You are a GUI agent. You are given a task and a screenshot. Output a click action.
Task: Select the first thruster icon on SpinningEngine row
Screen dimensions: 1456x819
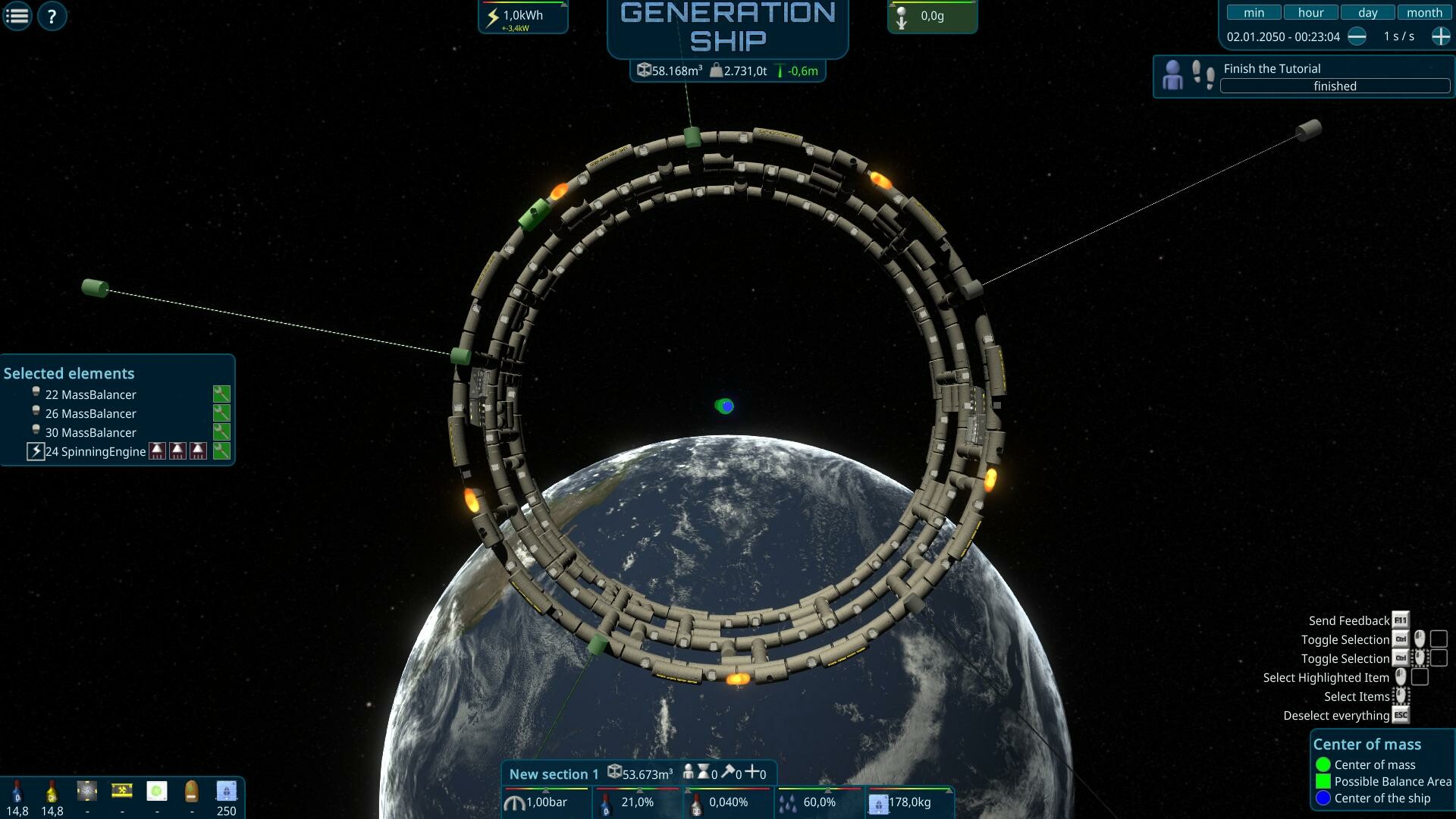pos(157,451)
